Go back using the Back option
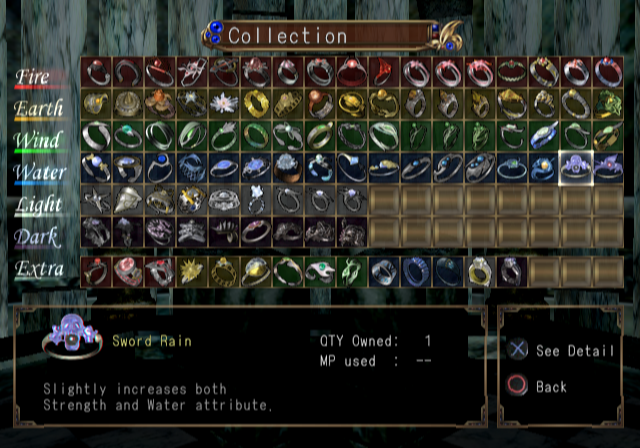Image resolution: width=640 pixels, height=448 pixels. (x=549, y=386)
